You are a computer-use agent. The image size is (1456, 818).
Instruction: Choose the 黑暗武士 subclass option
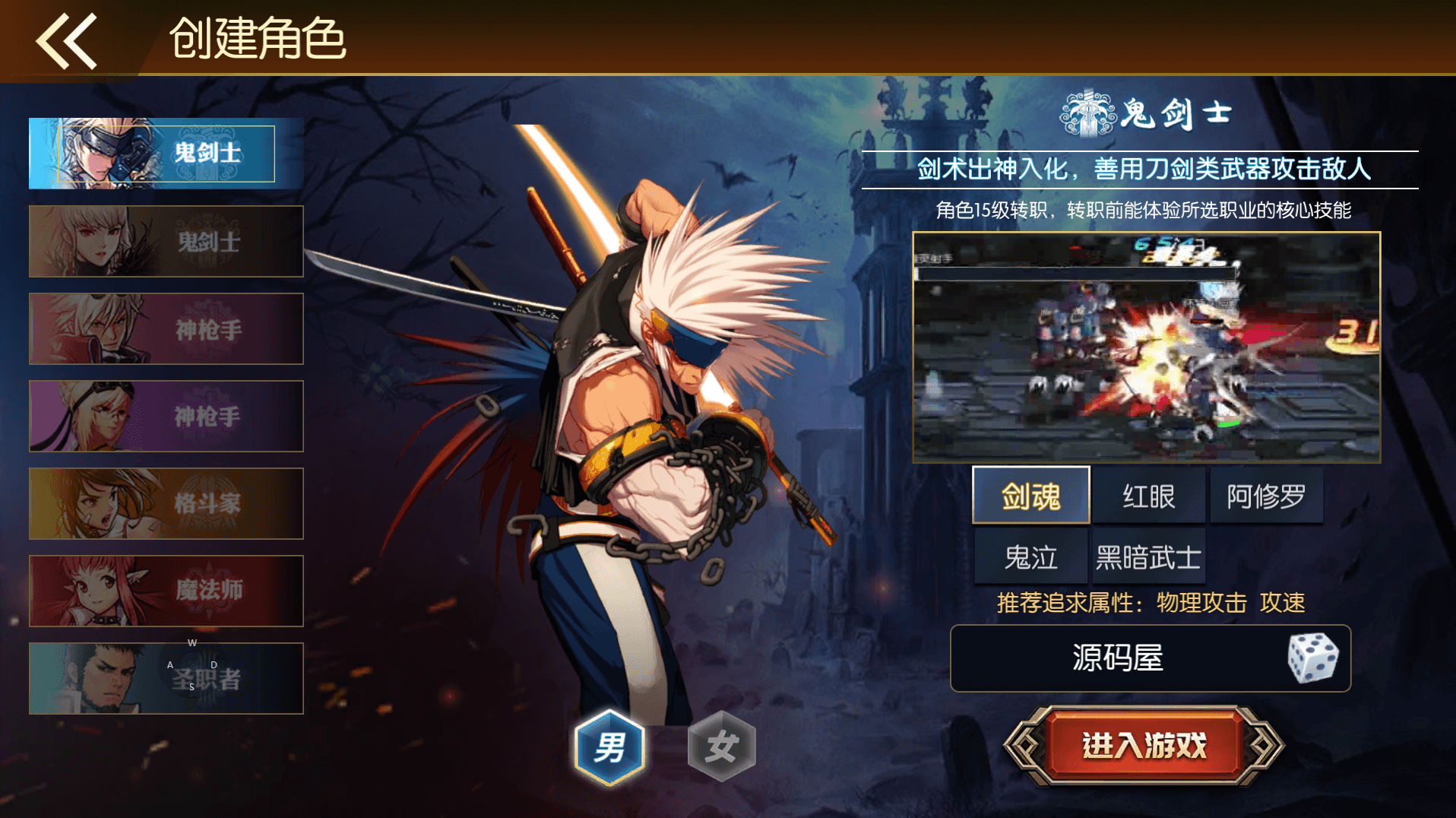coord(1148,556)
